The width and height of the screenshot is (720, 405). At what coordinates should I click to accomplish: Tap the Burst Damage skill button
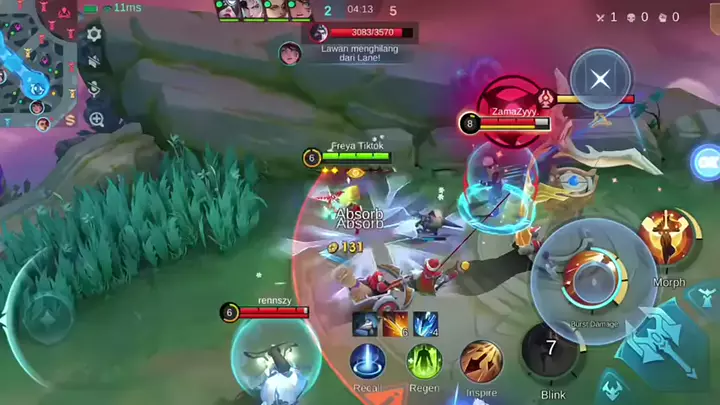tap(592, 279)
